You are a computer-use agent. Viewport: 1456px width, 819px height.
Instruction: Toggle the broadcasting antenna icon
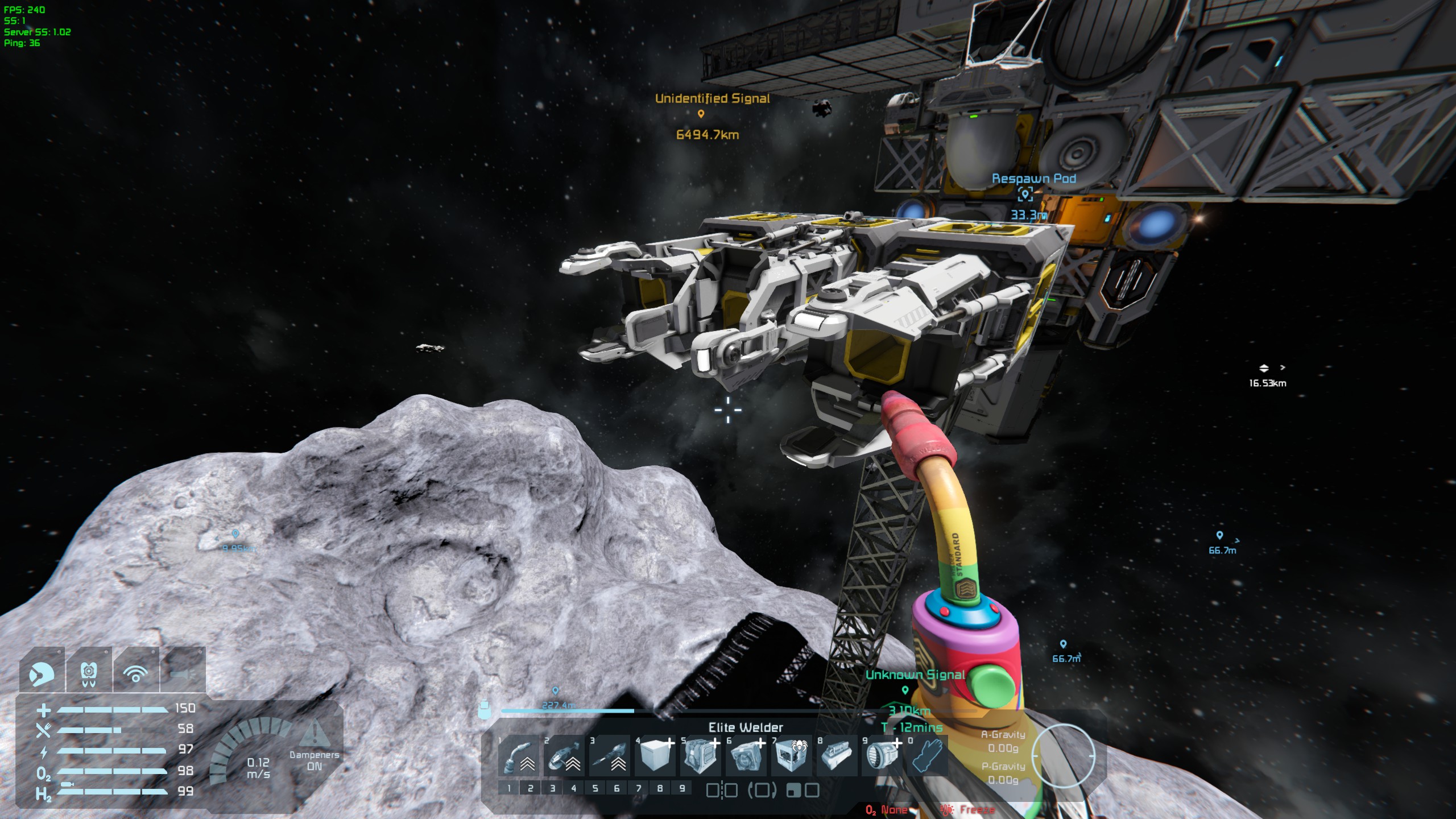tap(136, 672)
